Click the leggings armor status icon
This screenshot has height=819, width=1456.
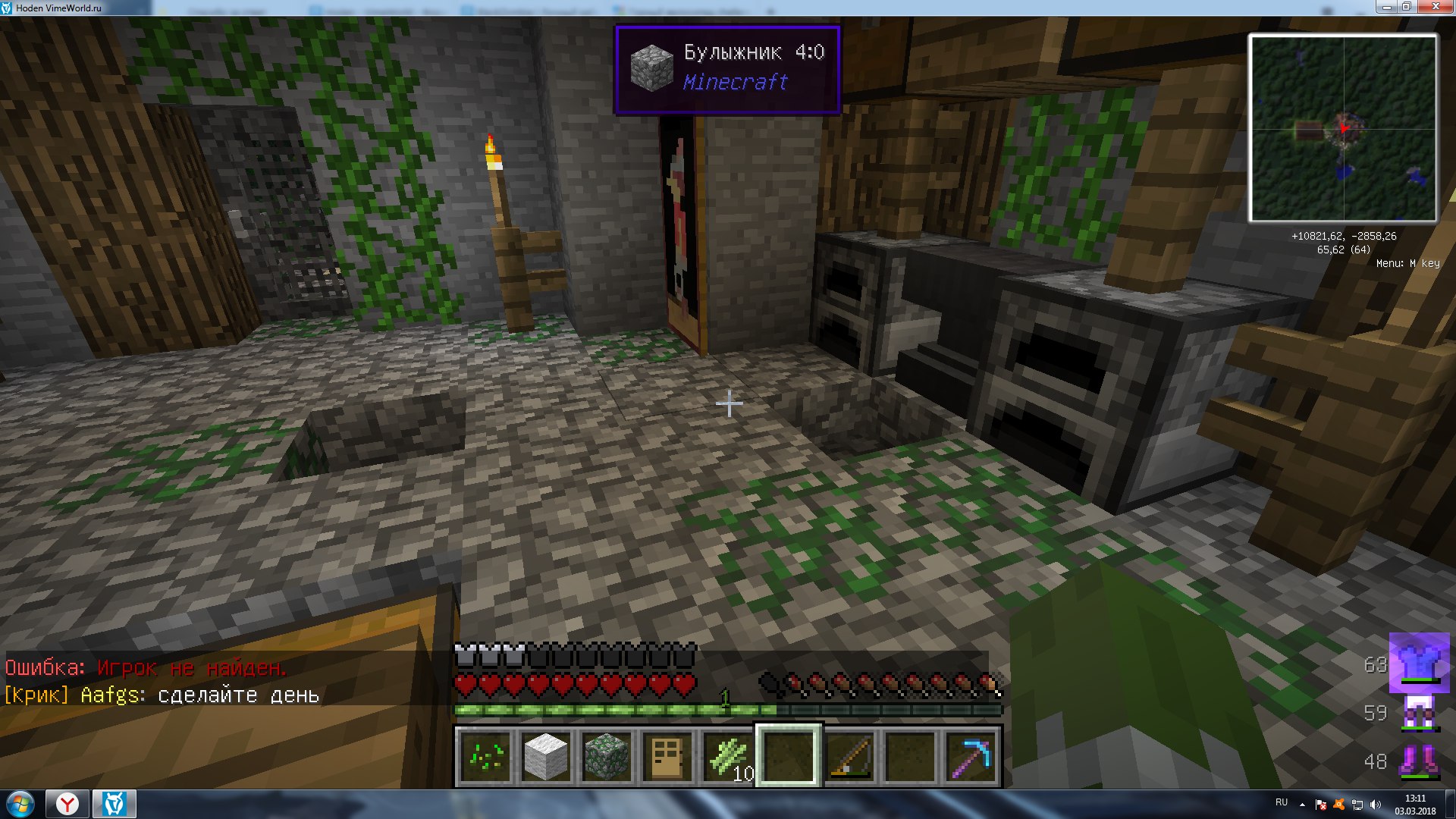pos(1418,713)
